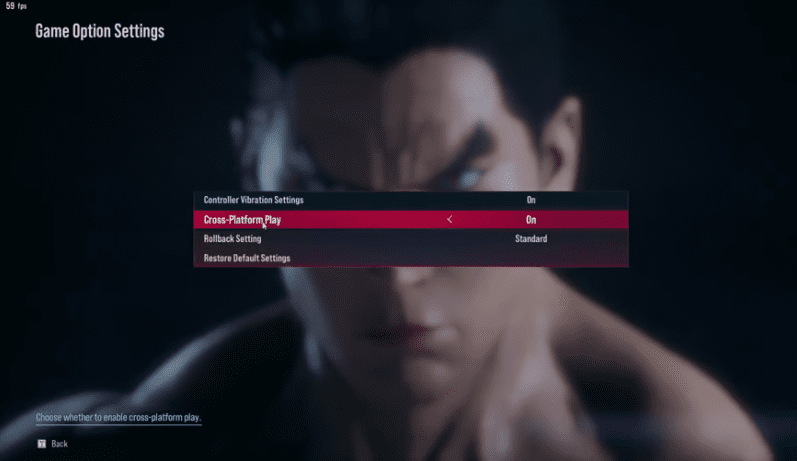Screen dimensions: 797x461
Task: Click the left arrow on Cross-Platform Play
Action: (x=450, y=220)
